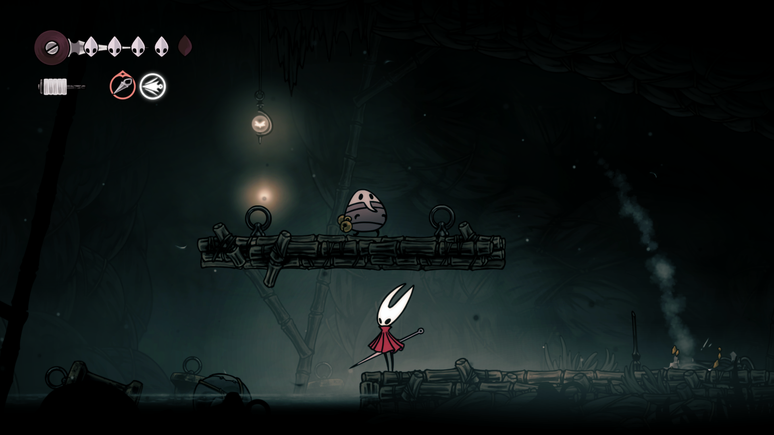Screen dimensions: 774x435
Task: Select the red-ringed throwing dart tool icon
Action: coord(122,86)
